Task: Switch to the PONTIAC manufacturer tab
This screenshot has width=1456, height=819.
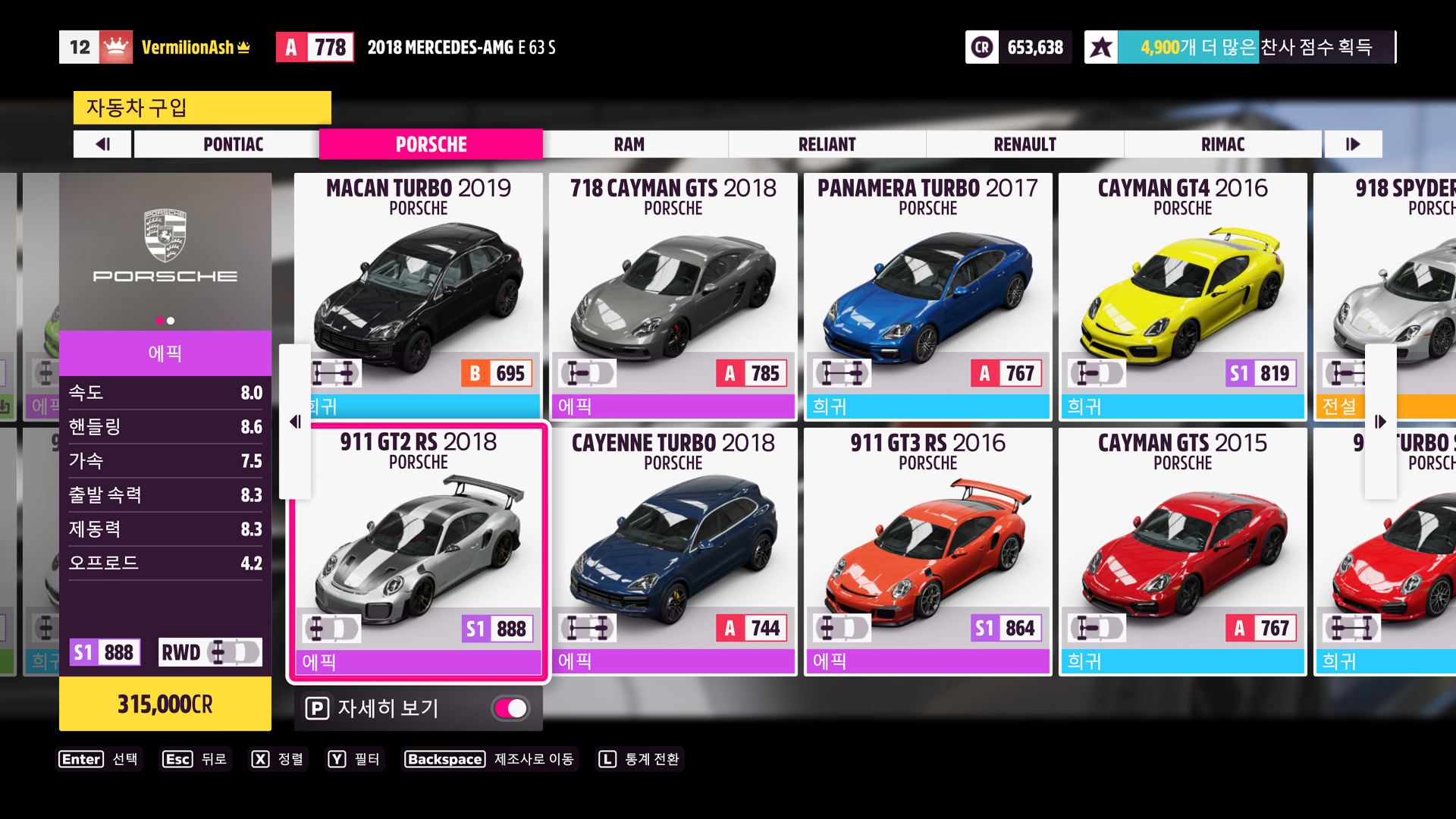Action: coord(233,144)
